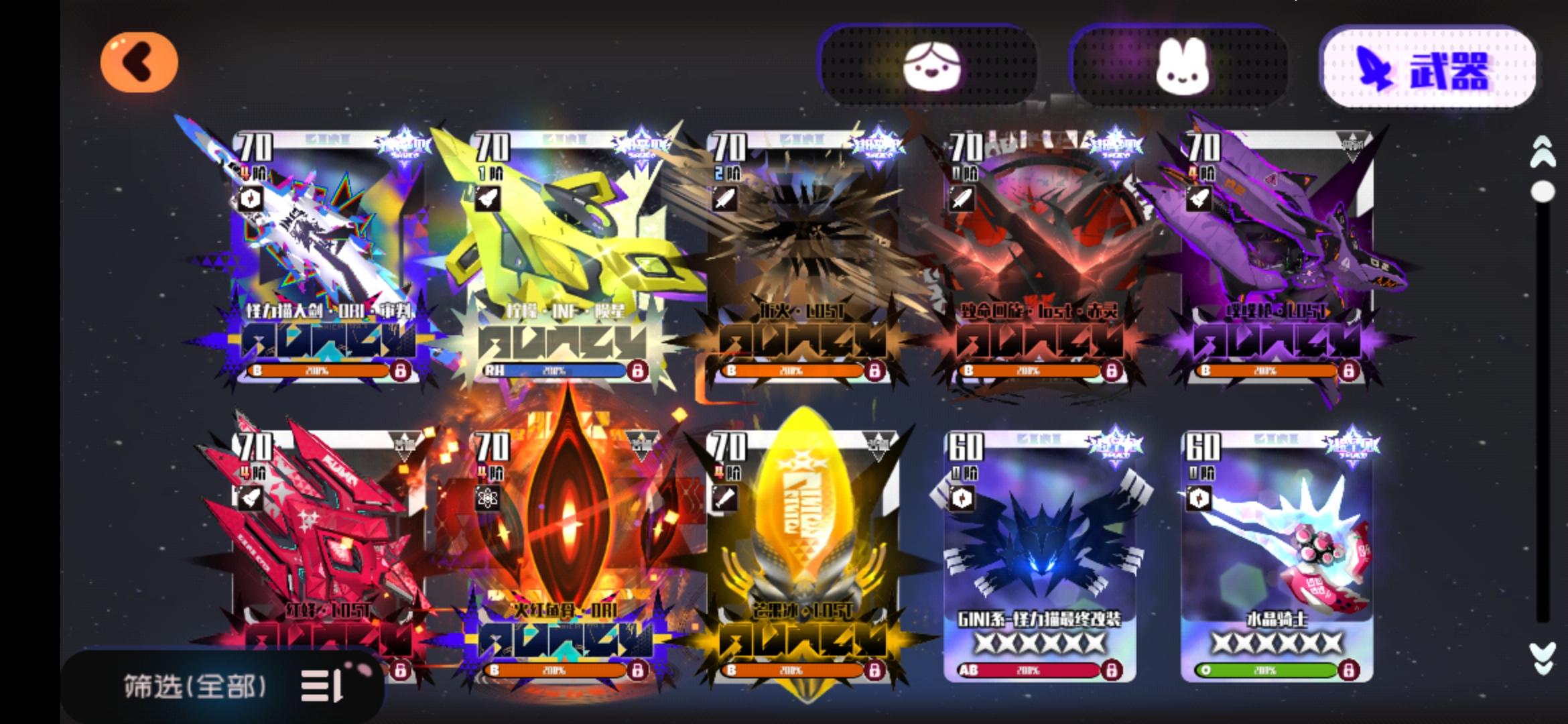1568x724 pixels.
Task: Toggle the lock on 致命回旋·lost·赤灵 card
Action: (x=1111, y=369)
